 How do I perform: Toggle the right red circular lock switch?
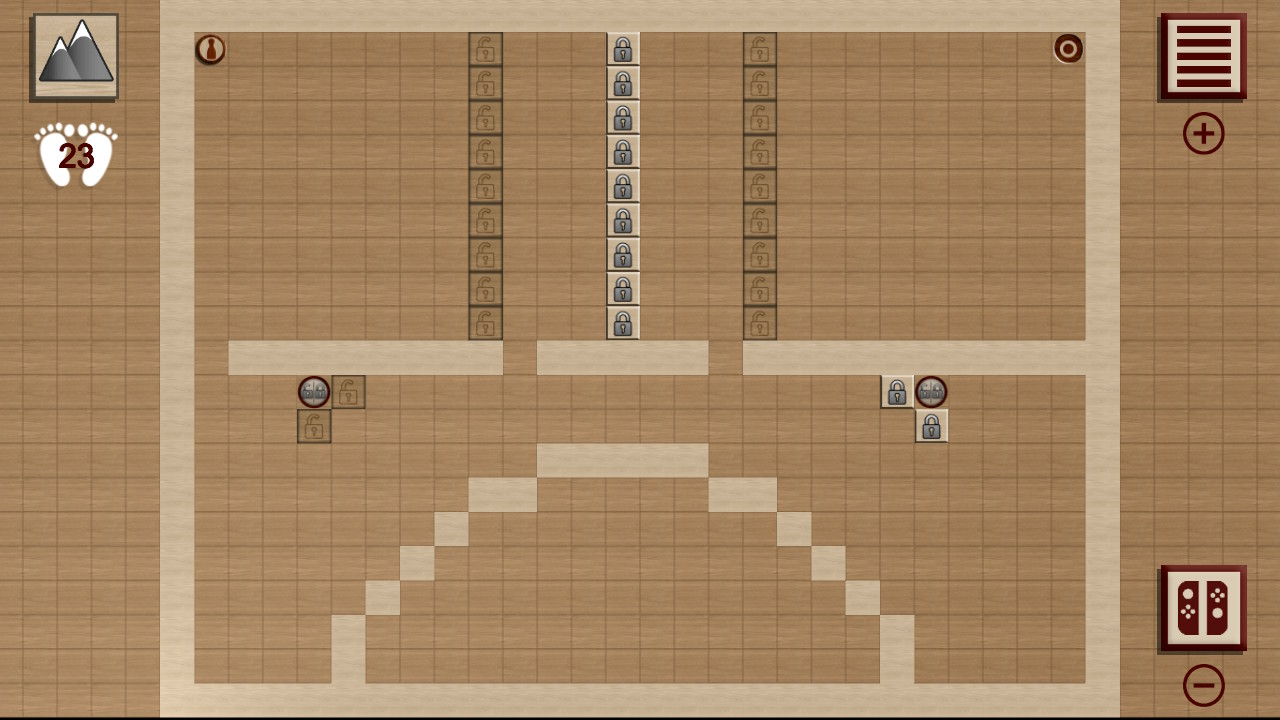pos(931,391)
